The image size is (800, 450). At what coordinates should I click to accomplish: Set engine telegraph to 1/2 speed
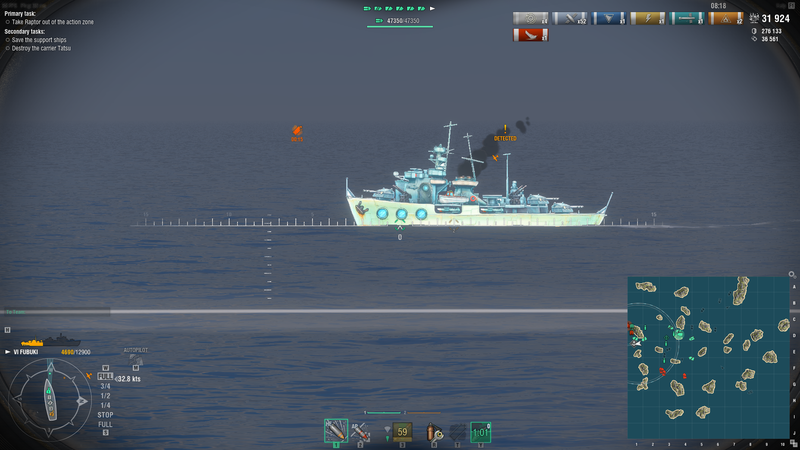[105, 395]
